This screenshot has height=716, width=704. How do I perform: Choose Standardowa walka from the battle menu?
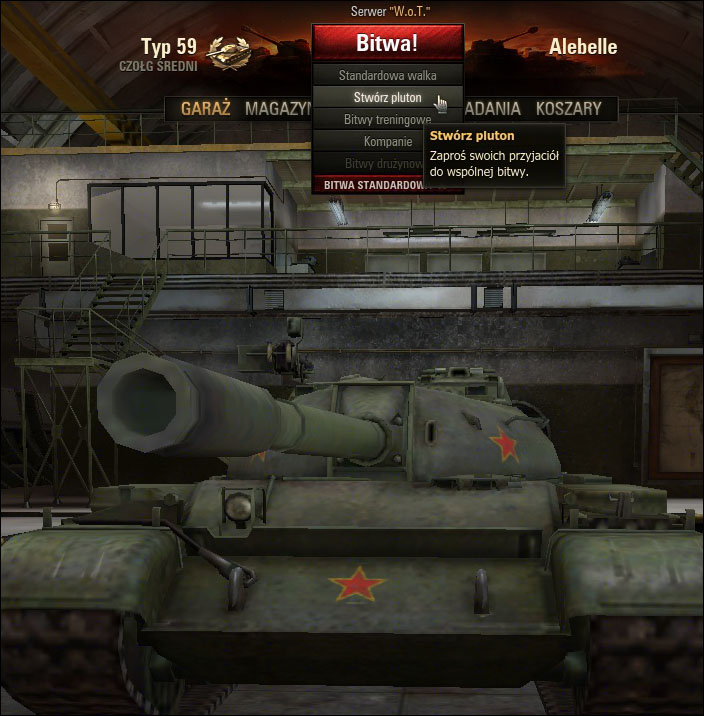(387, 75)
